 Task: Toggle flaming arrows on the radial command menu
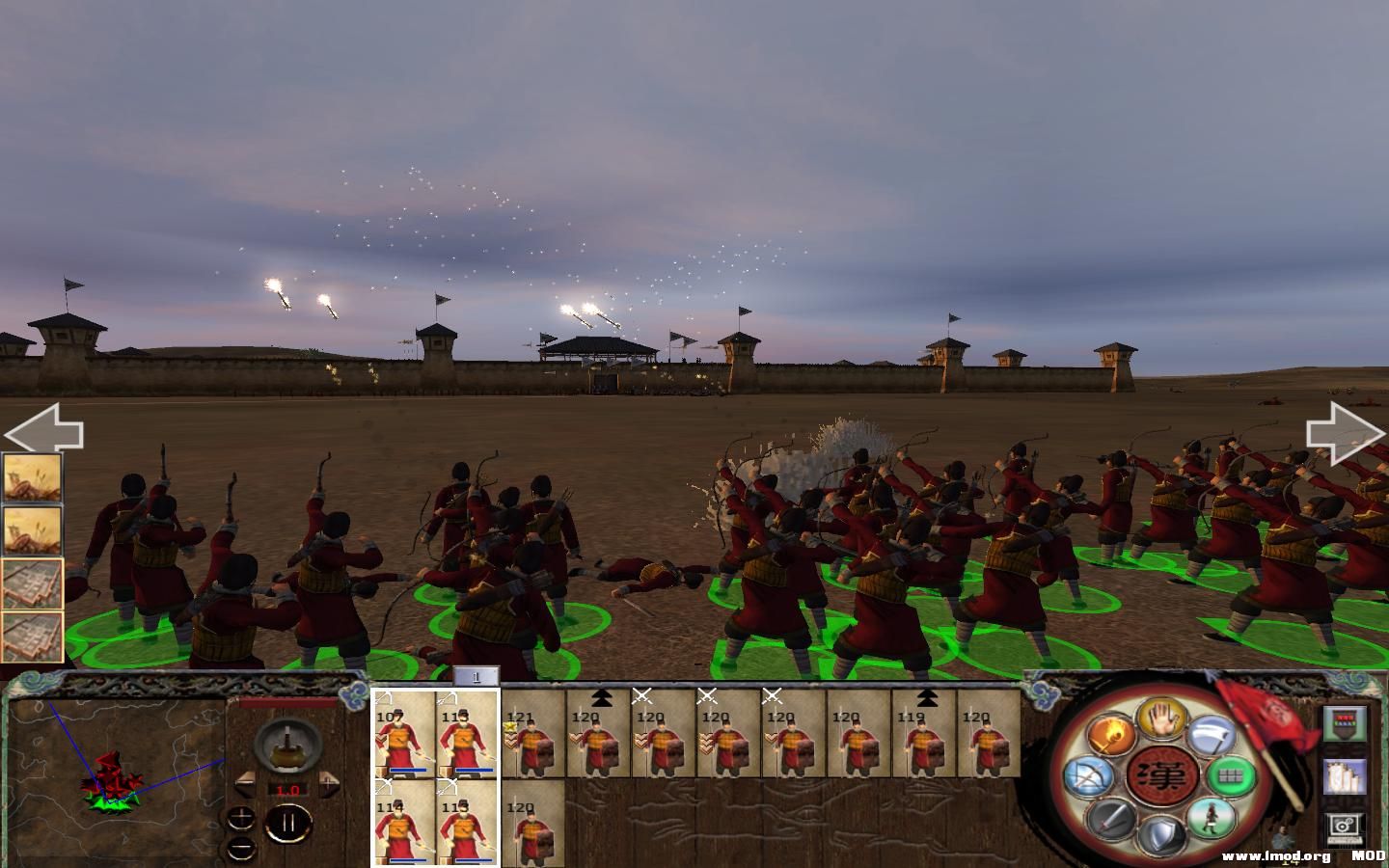point(1110,734)
